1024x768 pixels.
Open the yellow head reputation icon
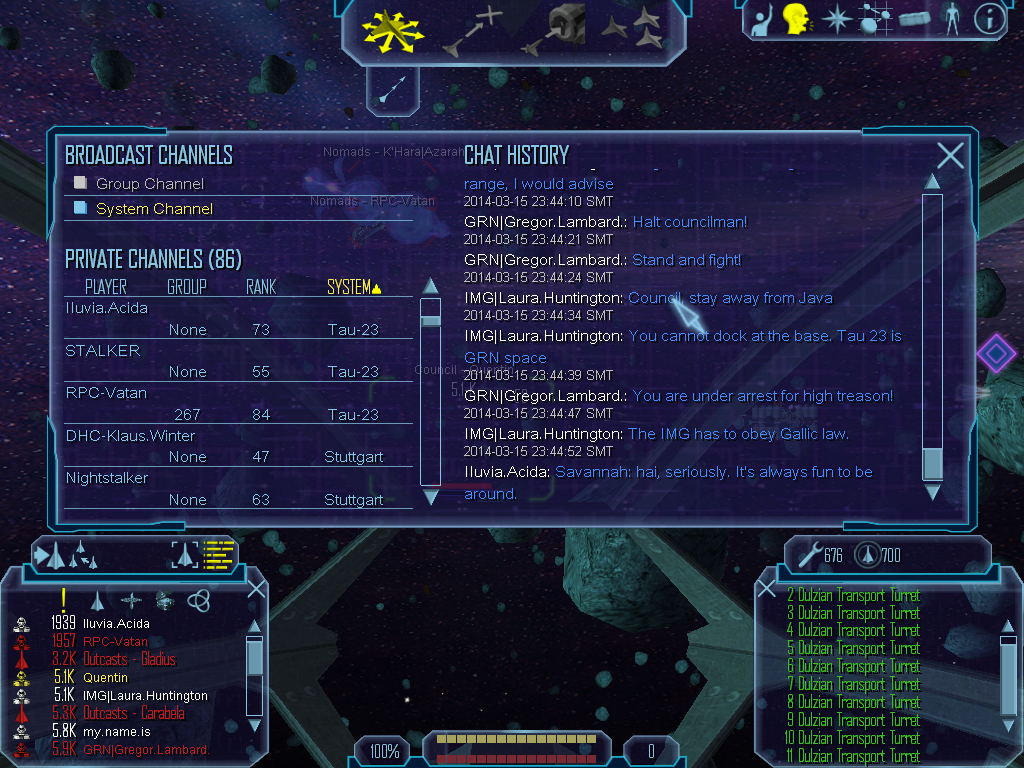(x=796, y=19)
